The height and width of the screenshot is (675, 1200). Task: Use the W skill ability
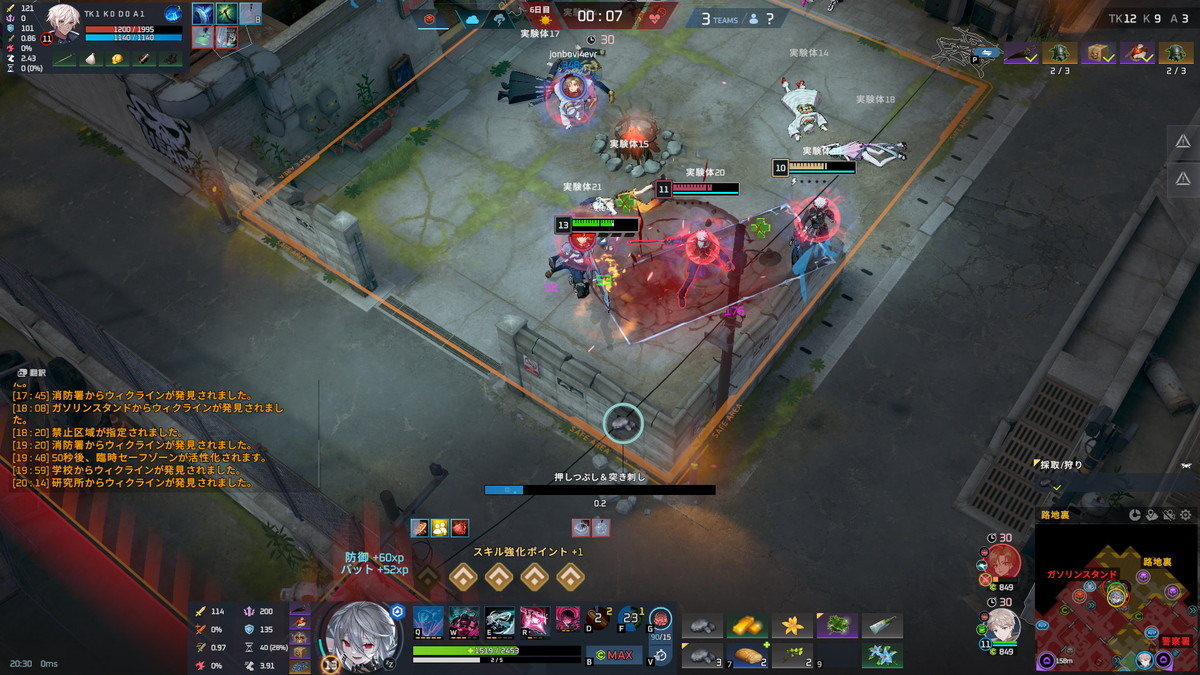click(x=463, y=619)
